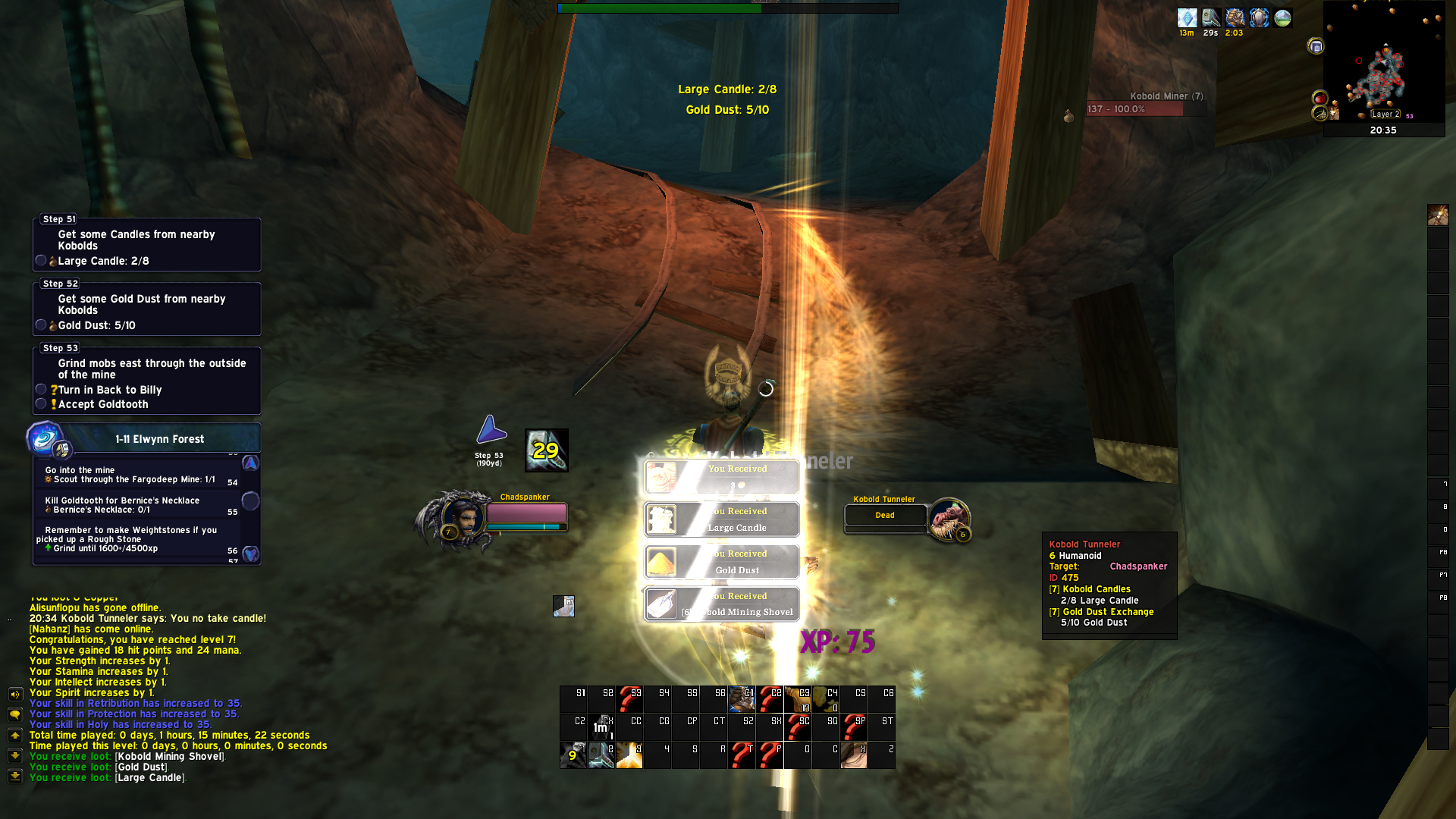The image size is (1456, 819).
Task: Click the Kobold Mining Shovel loot link in chat
Action: coord(170,756)
